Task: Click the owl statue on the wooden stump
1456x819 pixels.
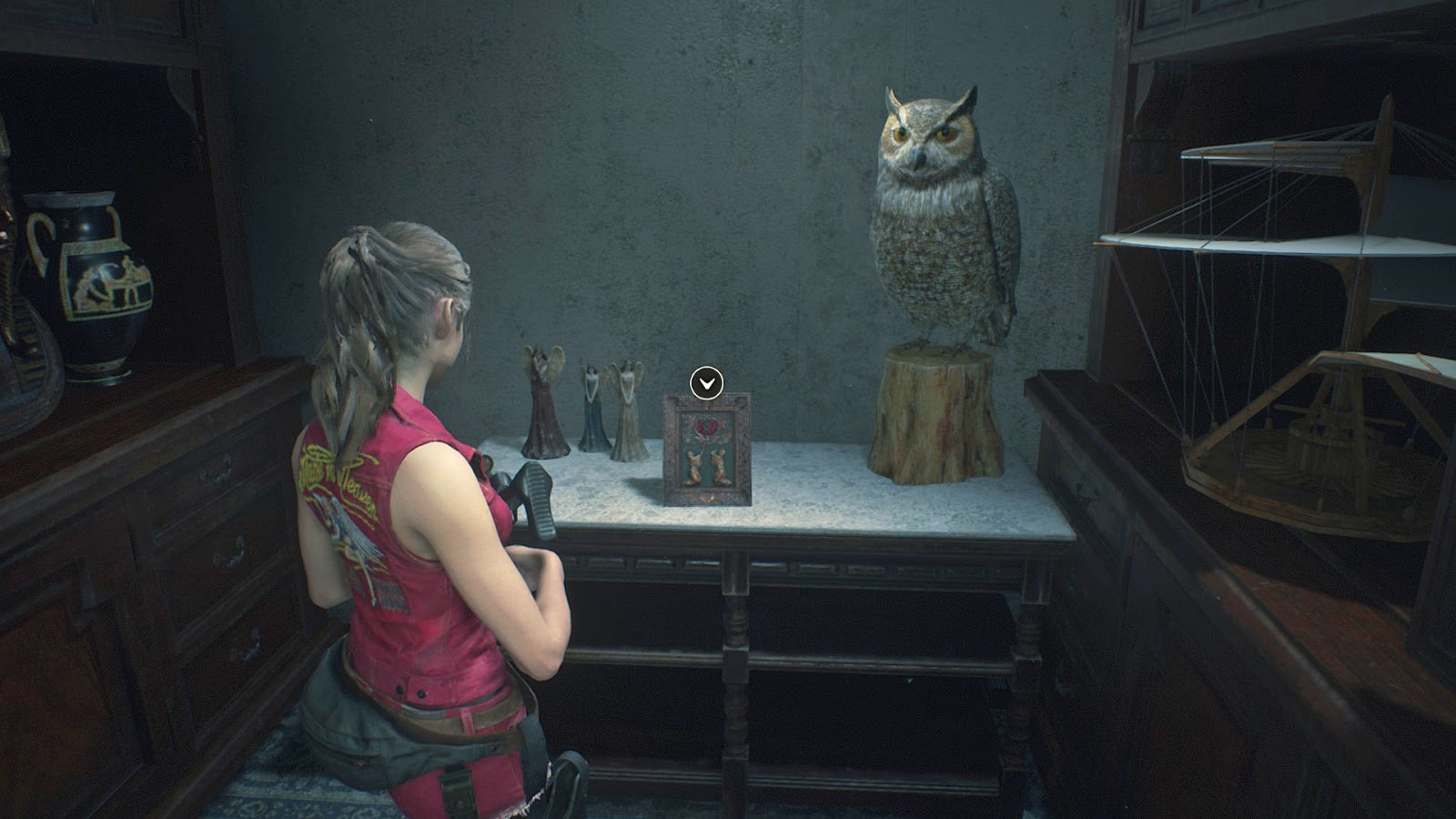Action: [928, 218]
